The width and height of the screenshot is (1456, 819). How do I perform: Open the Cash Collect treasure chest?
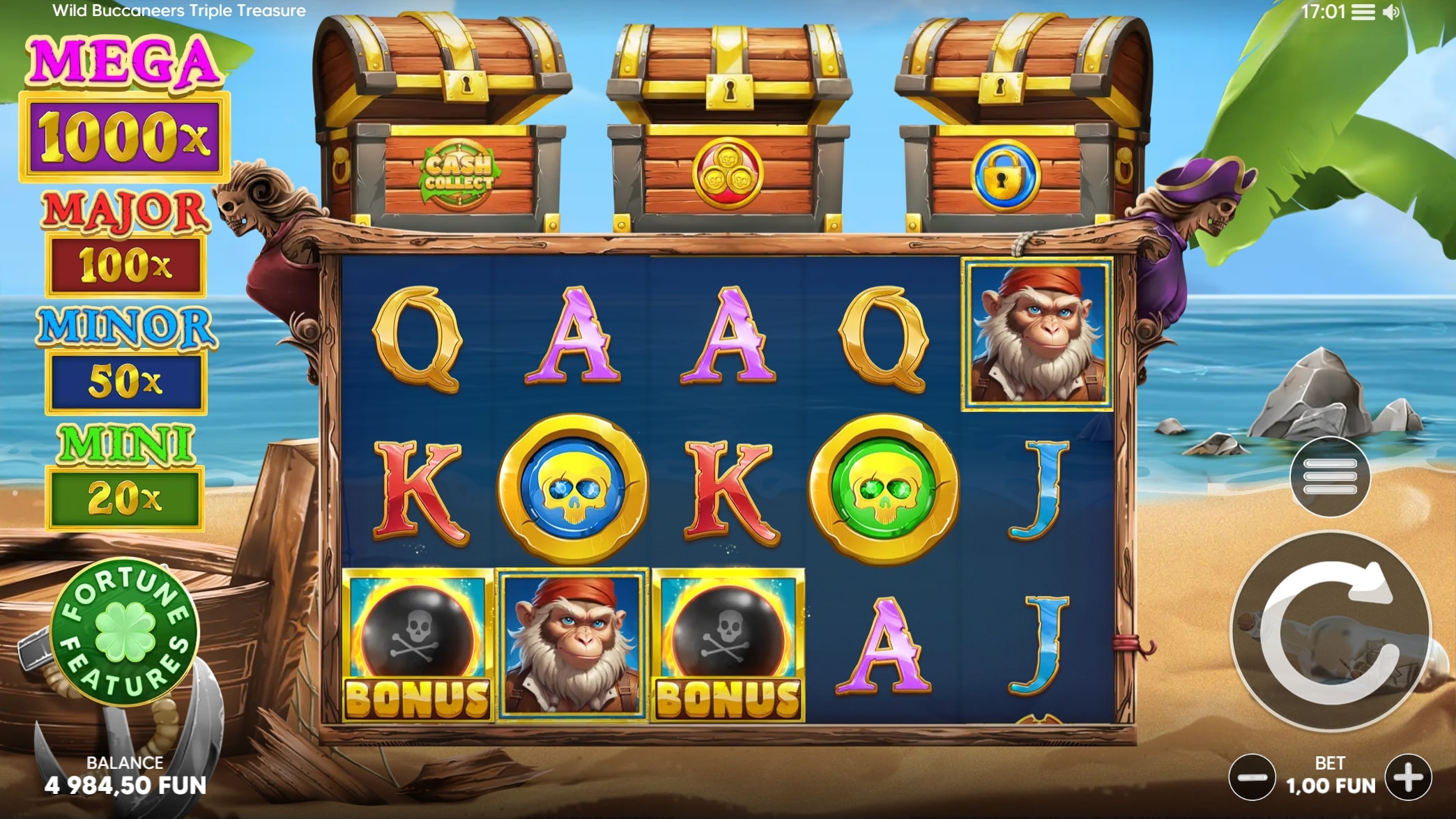coord(446,125)
